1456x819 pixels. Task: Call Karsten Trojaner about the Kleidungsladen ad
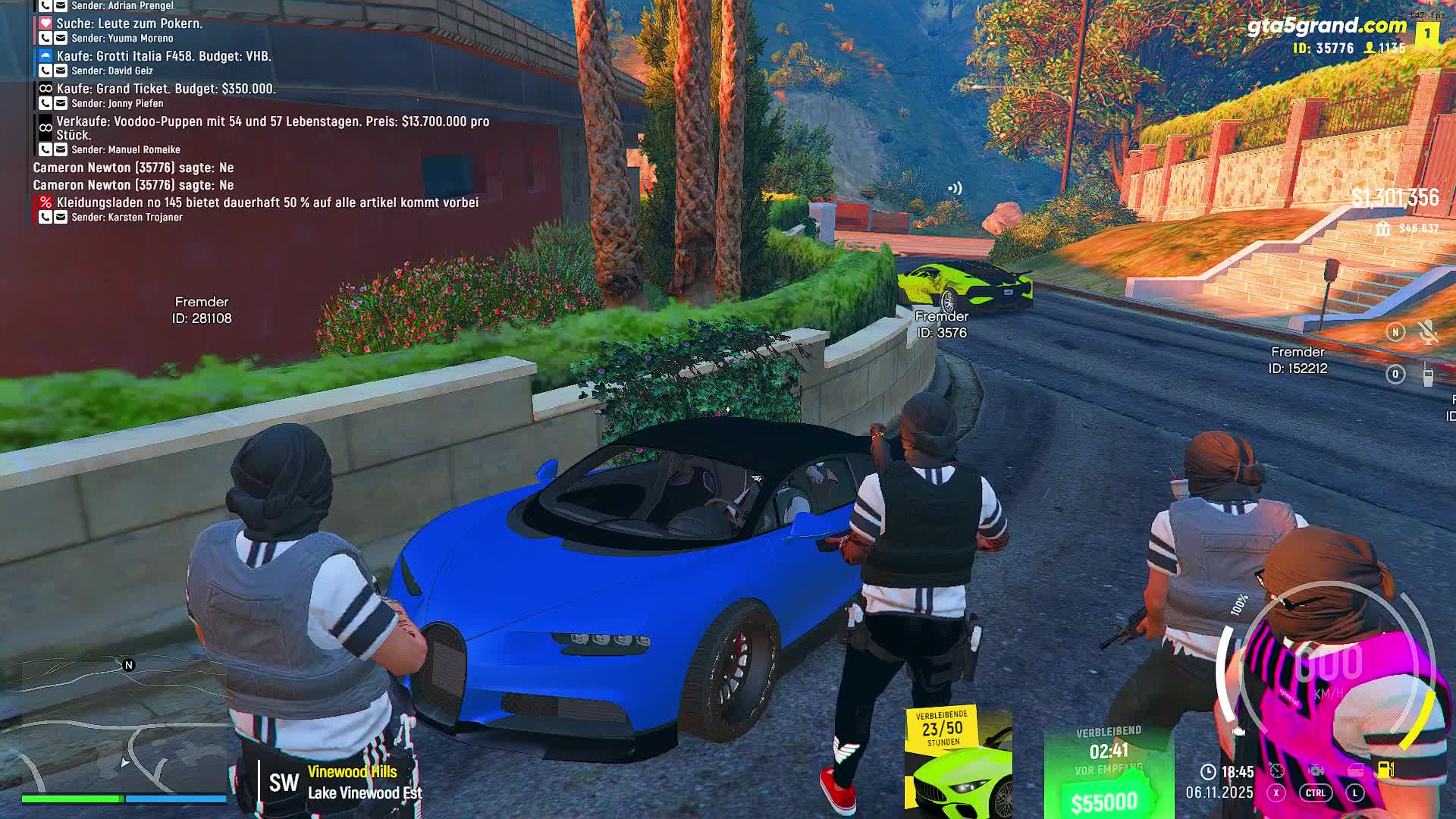[x=45, y=217]
